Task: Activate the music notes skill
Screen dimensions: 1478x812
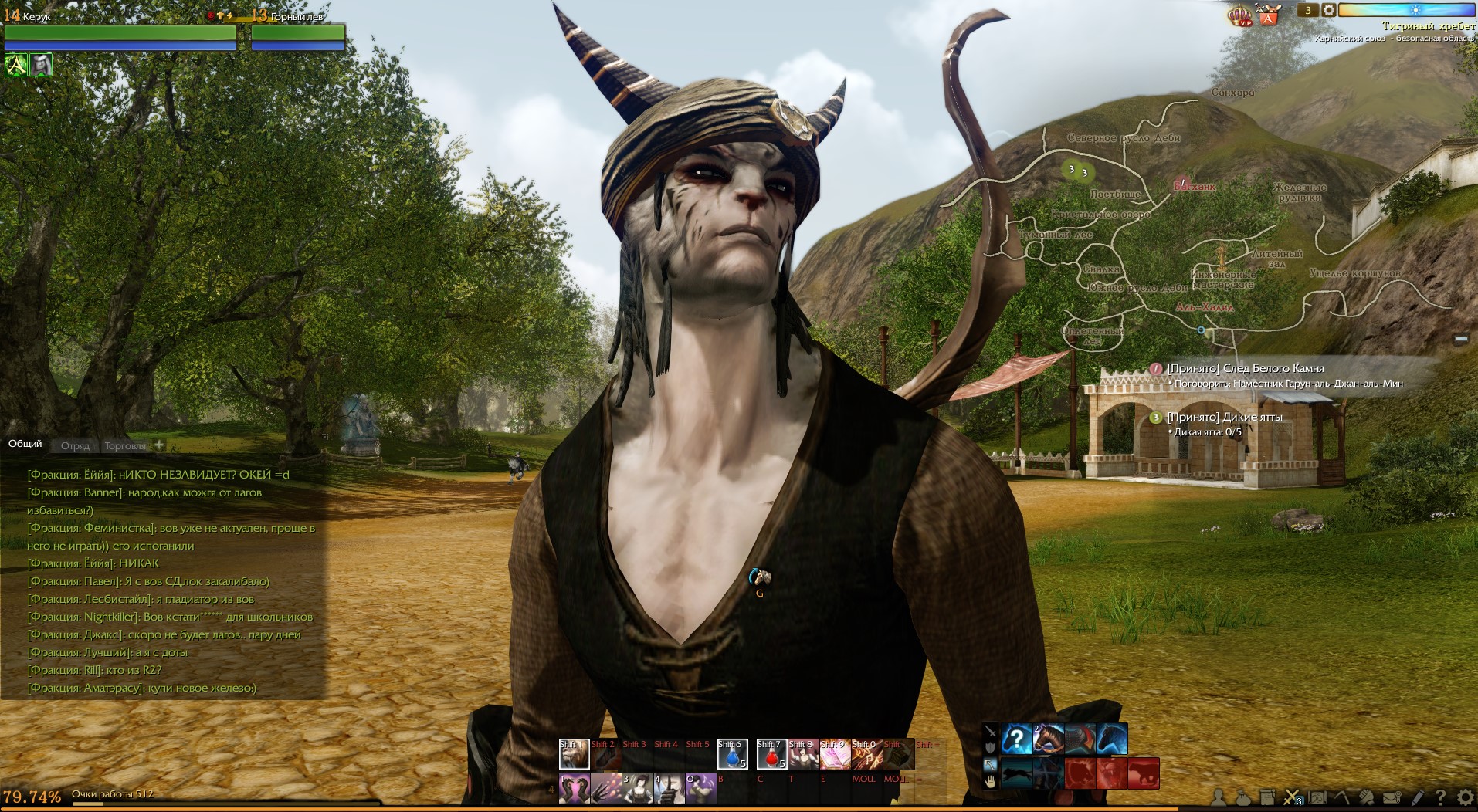Action: click(866, 754)
